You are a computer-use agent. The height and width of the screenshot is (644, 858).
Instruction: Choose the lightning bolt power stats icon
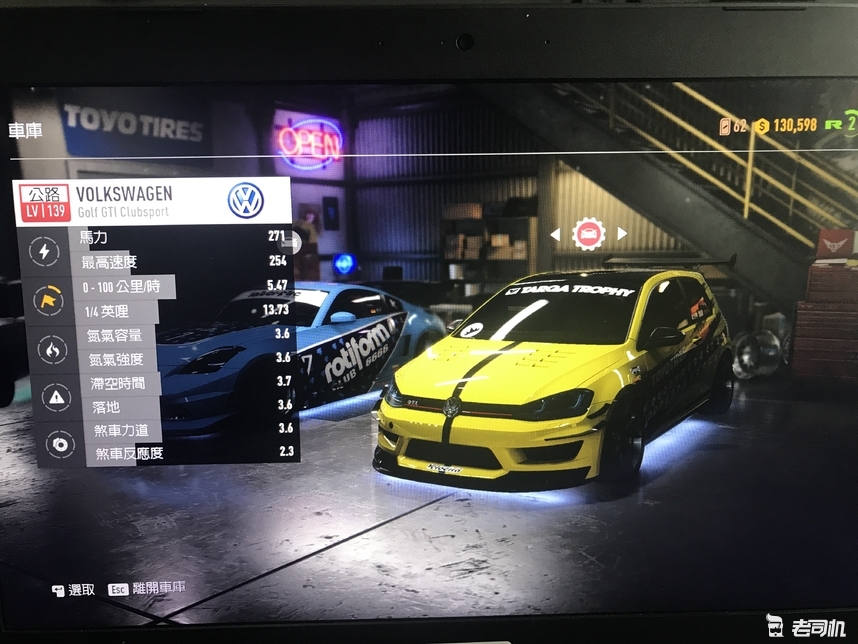(x=43, y=251)
